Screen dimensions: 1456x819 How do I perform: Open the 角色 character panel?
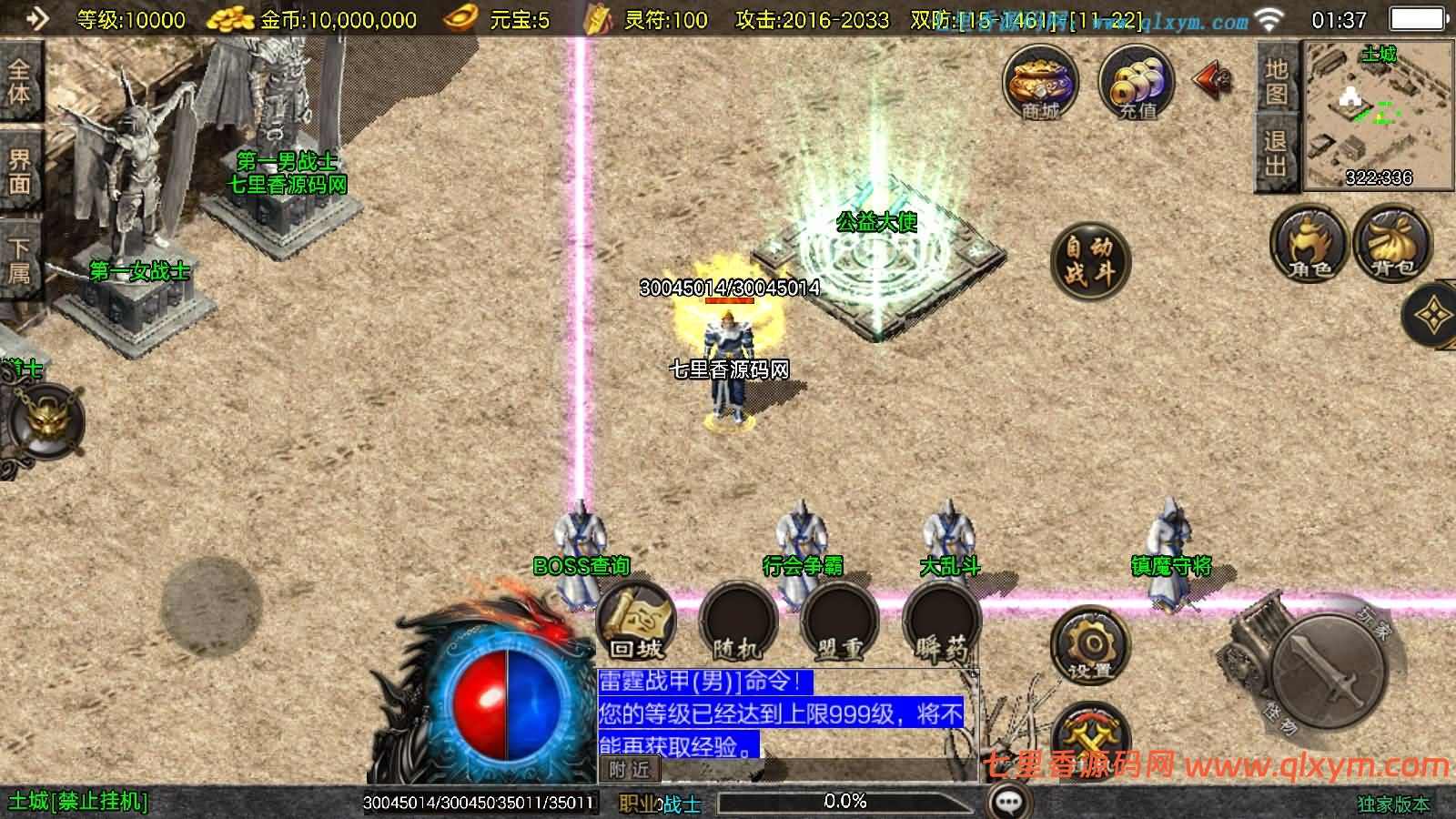pos(1309,244)
